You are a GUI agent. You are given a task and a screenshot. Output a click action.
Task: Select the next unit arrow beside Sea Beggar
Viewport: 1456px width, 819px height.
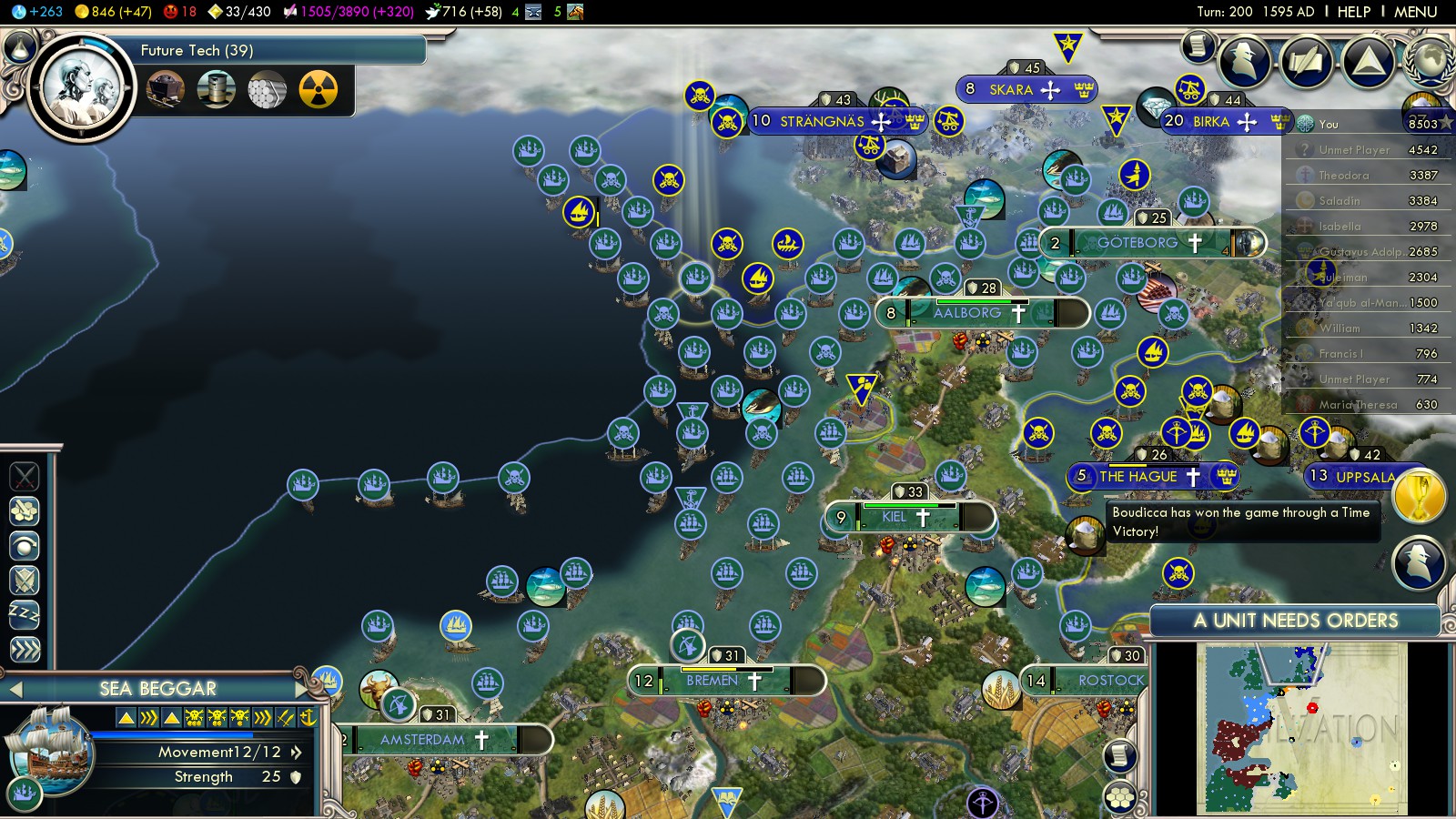(302, 689)
